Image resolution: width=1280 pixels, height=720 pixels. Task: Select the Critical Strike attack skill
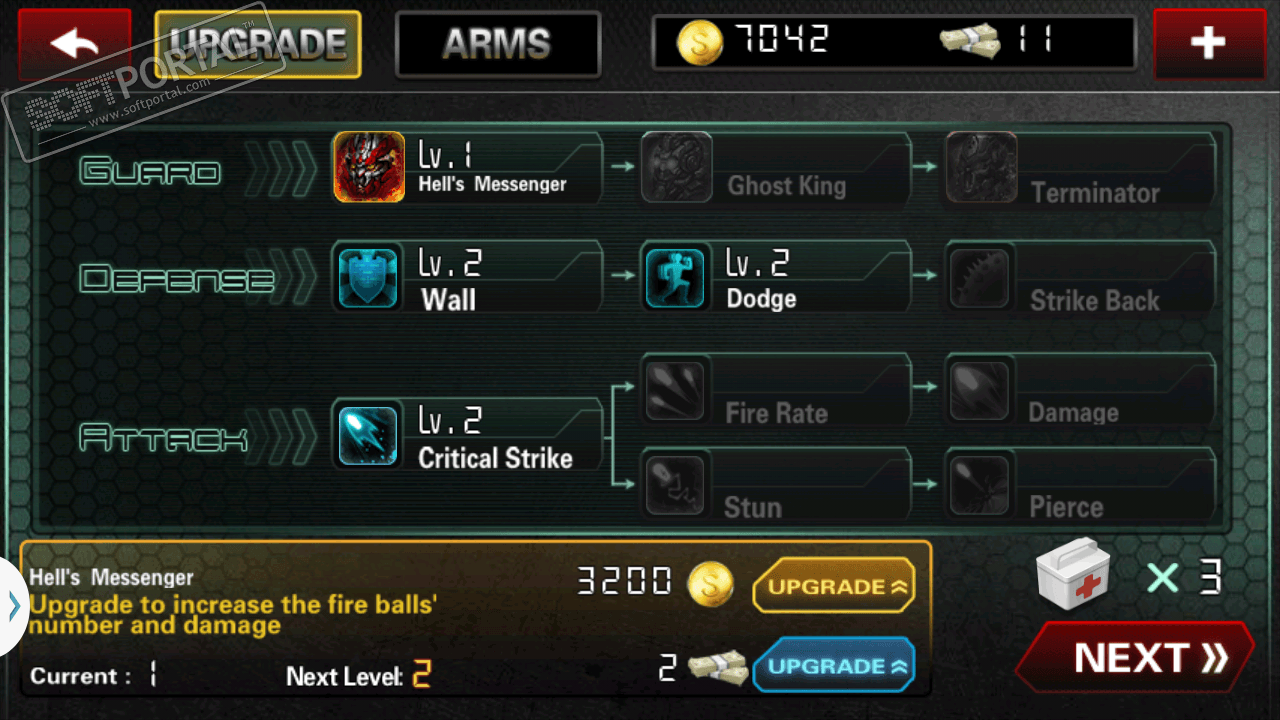click(468, 435)
